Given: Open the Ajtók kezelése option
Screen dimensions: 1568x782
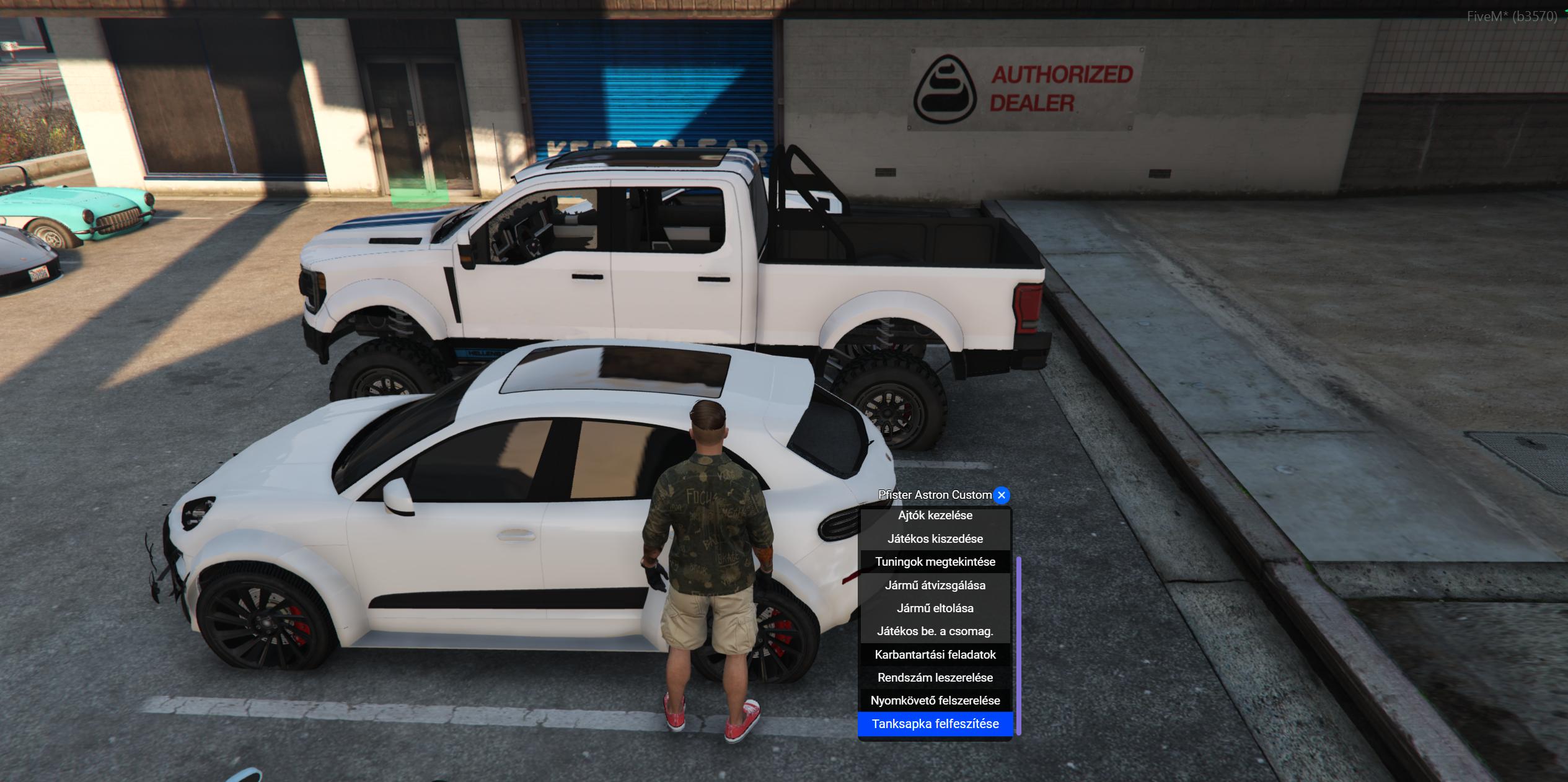Looking at the screenshot, I should [x=935, y=516].
